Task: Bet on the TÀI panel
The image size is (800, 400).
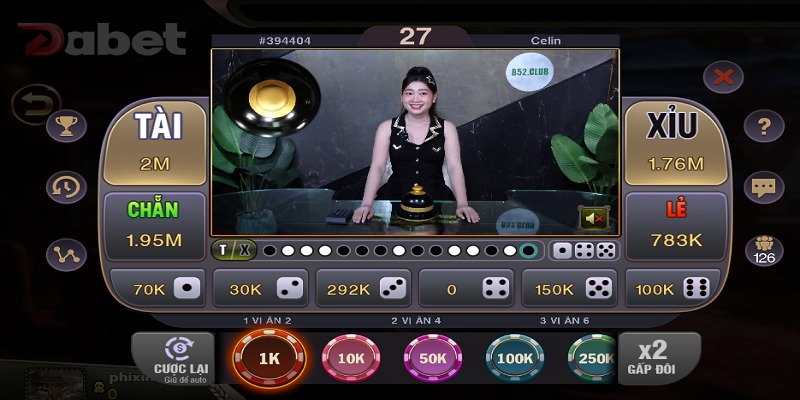Action: [155, 142]
